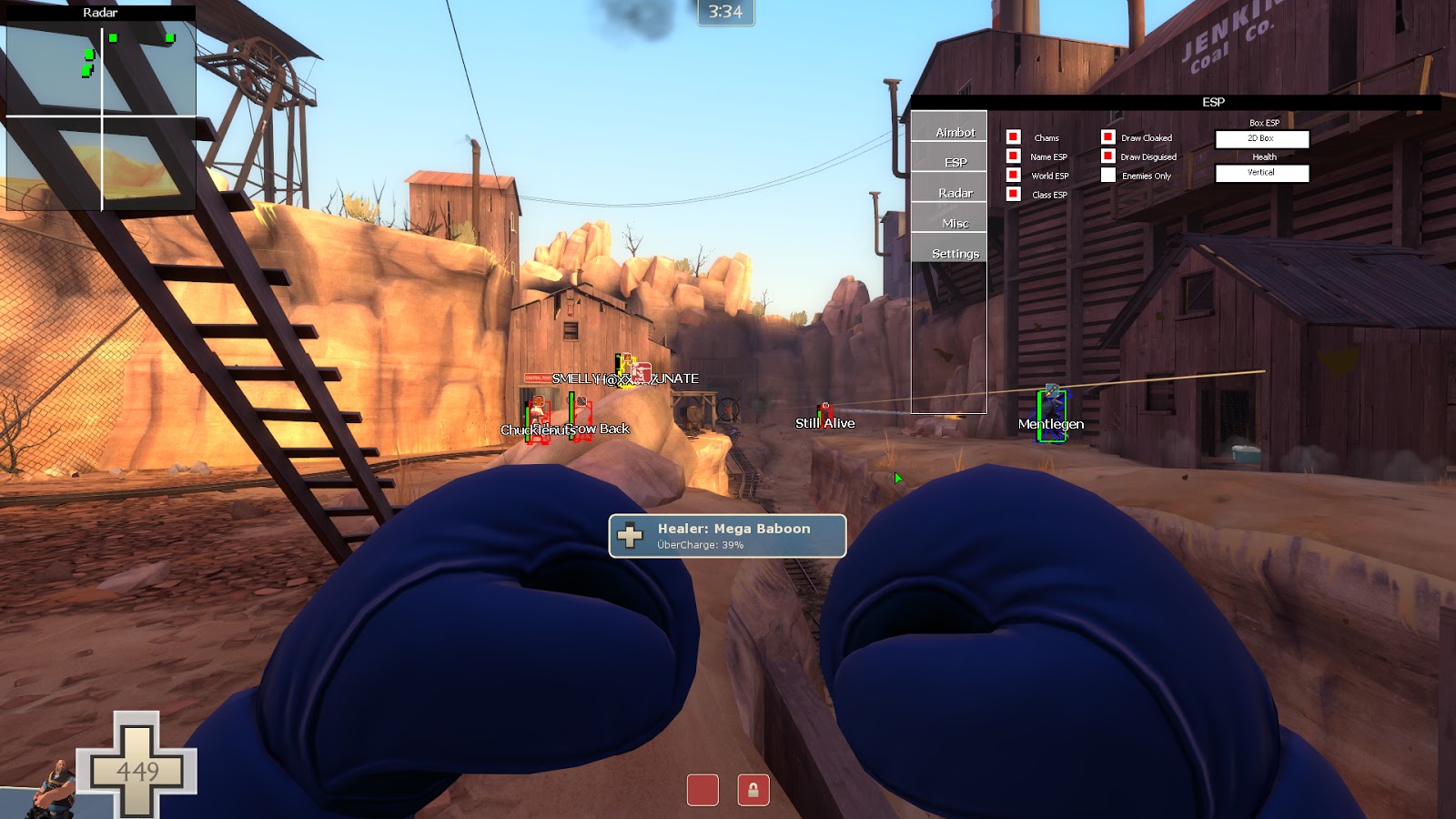Switch to the Aimbot tab
The image size is (1456, 819).
tap(955, 131)
